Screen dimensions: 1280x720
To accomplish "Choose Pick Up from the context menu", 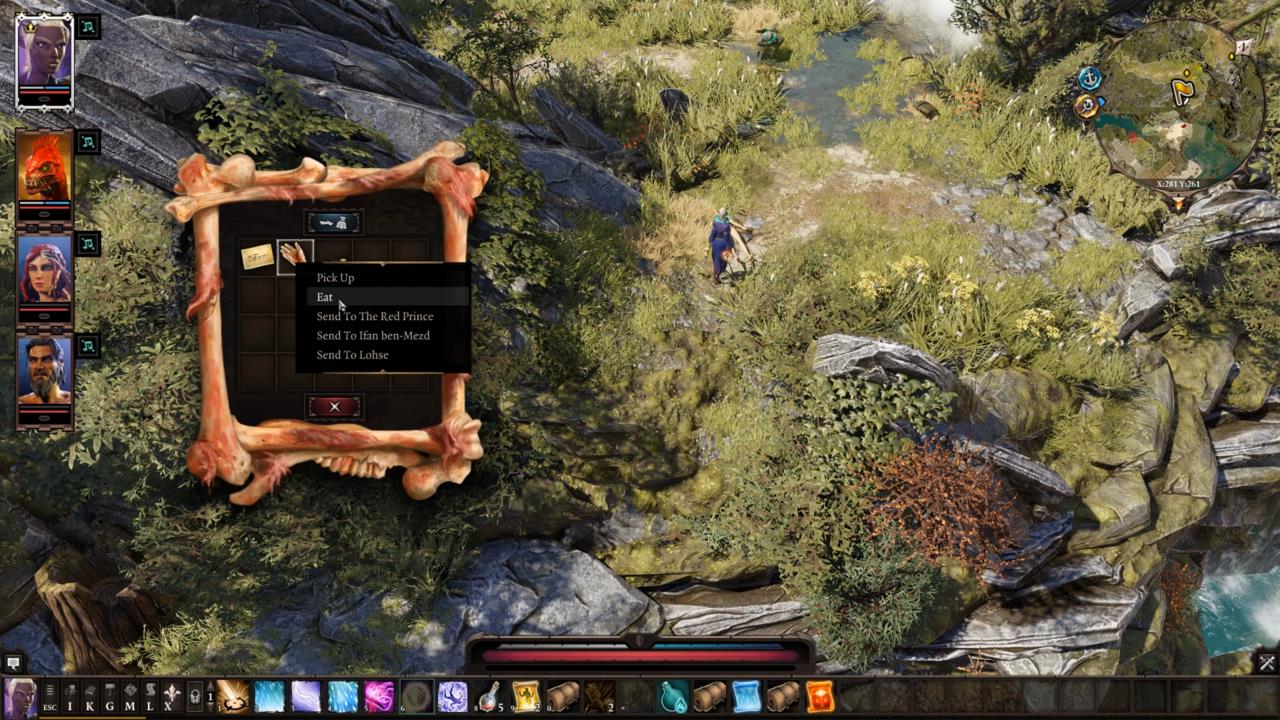I will click(x=335, y=277).
